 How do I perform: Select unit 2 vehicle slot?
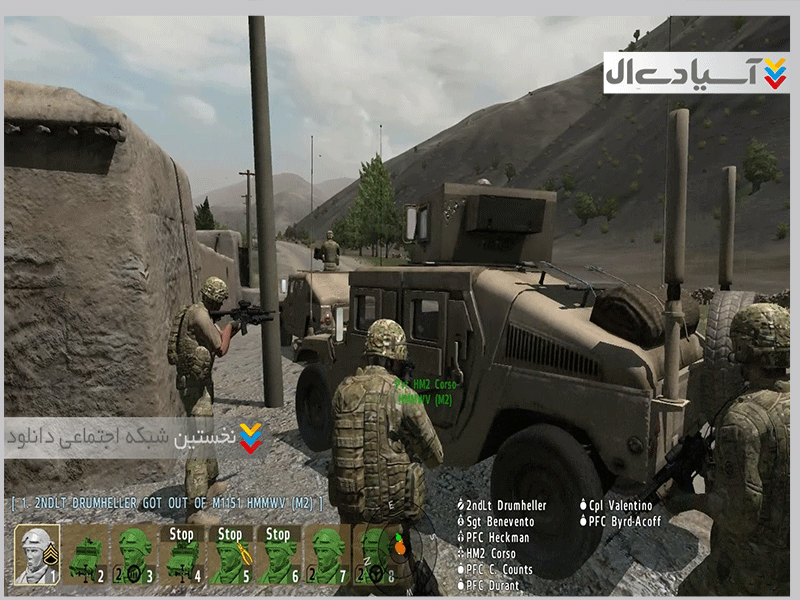coord(85,555)
